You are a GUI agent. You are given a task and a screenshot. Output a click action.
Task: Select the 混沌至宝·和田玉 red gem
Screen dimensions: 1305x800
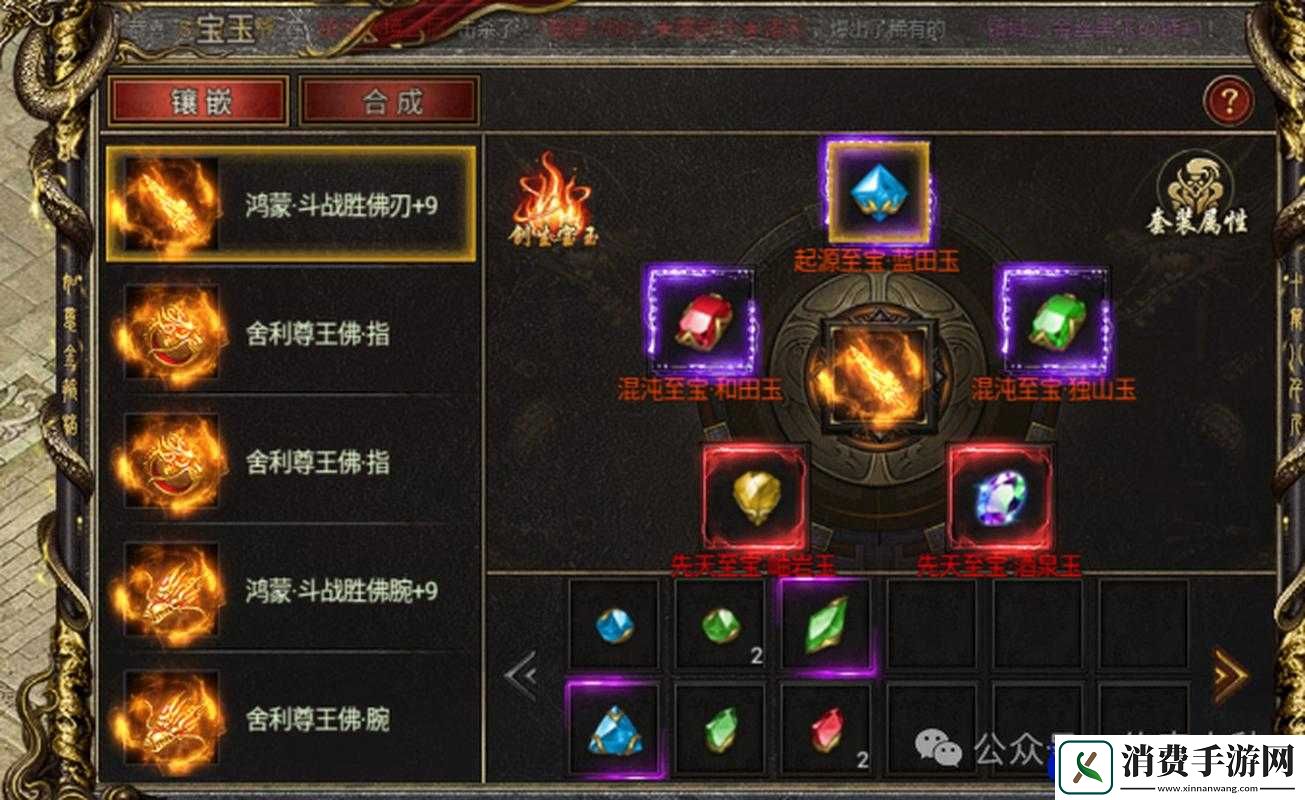click(x=703, y=322)
